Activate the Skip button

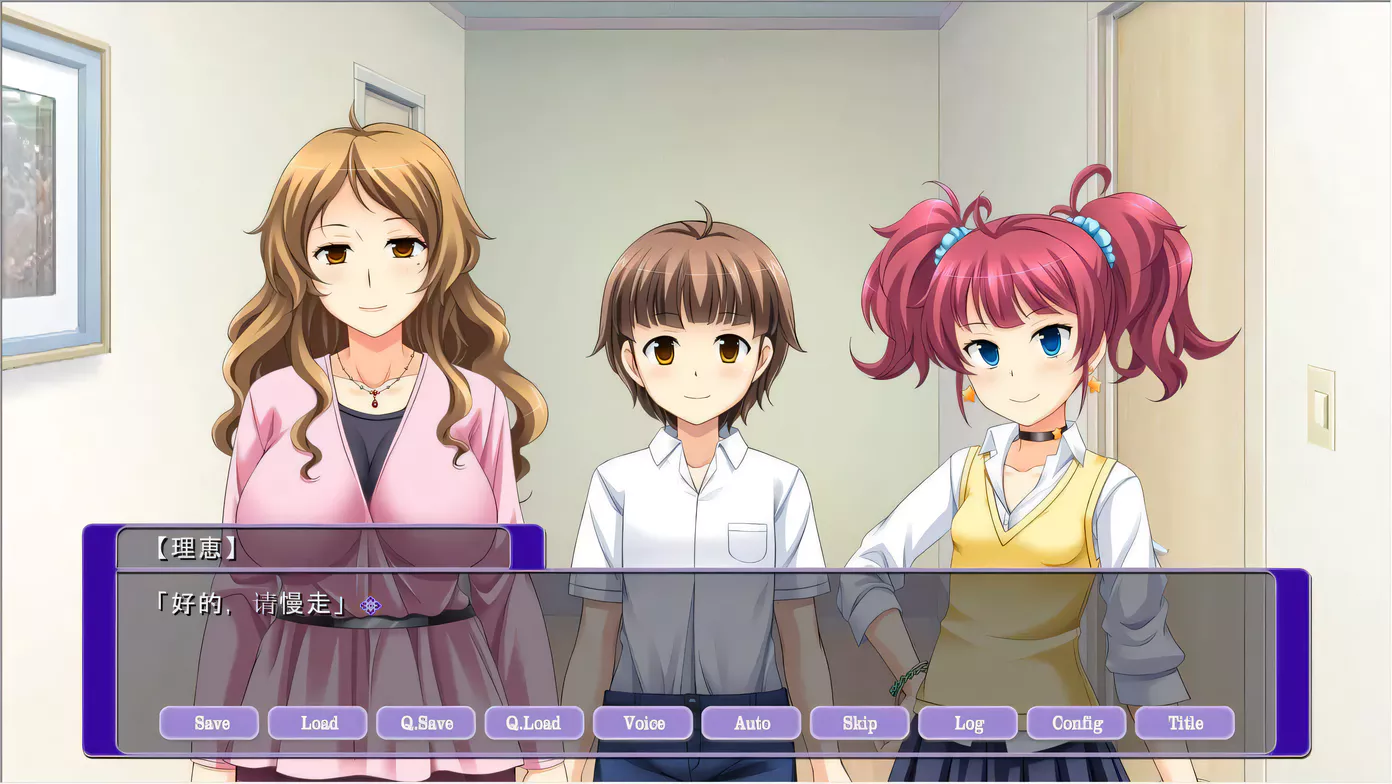click(859, 723)
